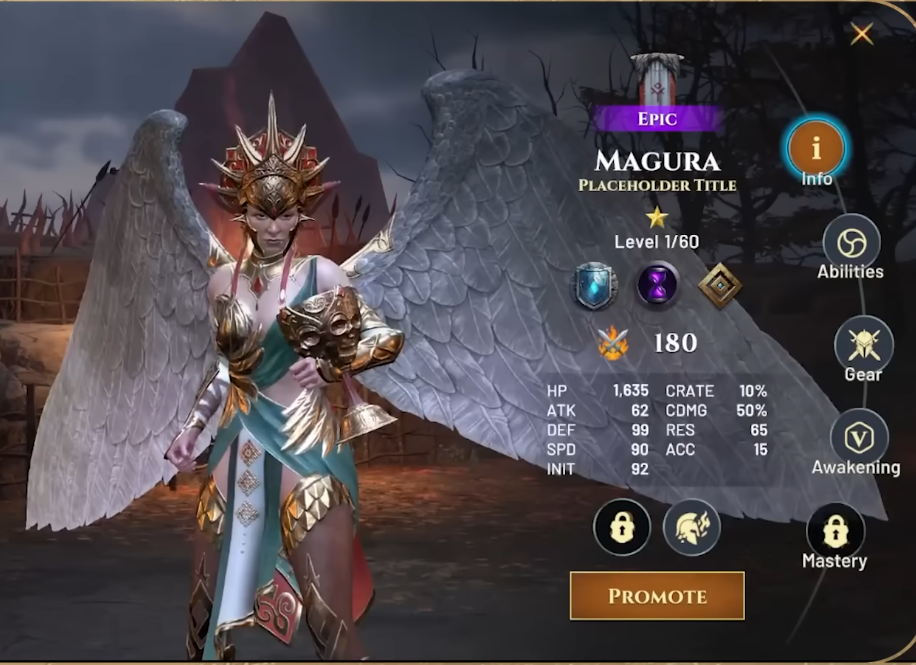
Task: Open the Info tab
Action: [x=816, y=149]
